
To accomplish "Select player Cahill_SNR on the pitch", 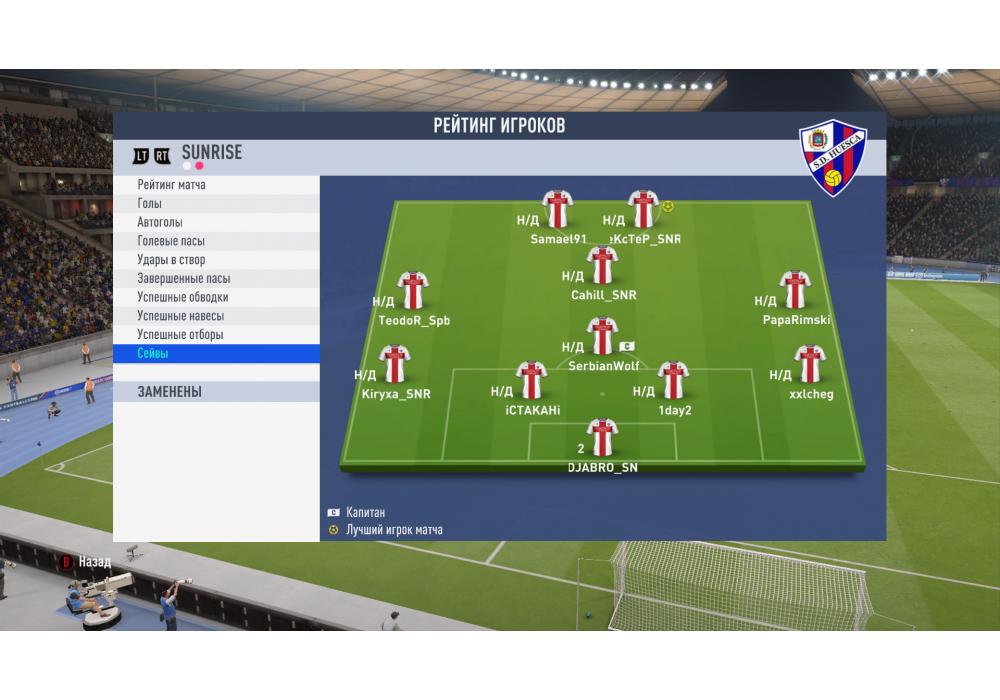I will click(x=602, y=265).
